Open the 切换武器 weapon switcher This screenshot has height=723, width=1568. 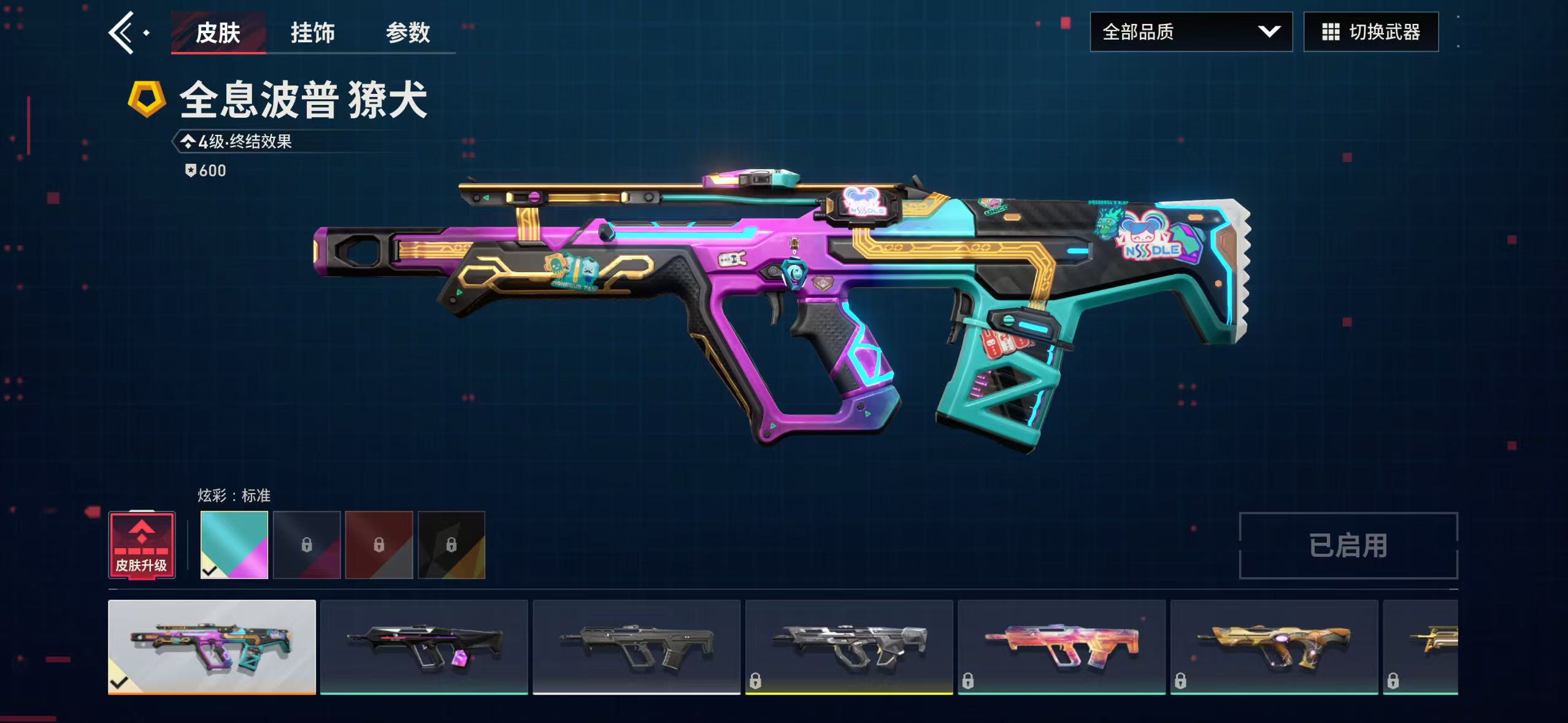(1370, 32)
